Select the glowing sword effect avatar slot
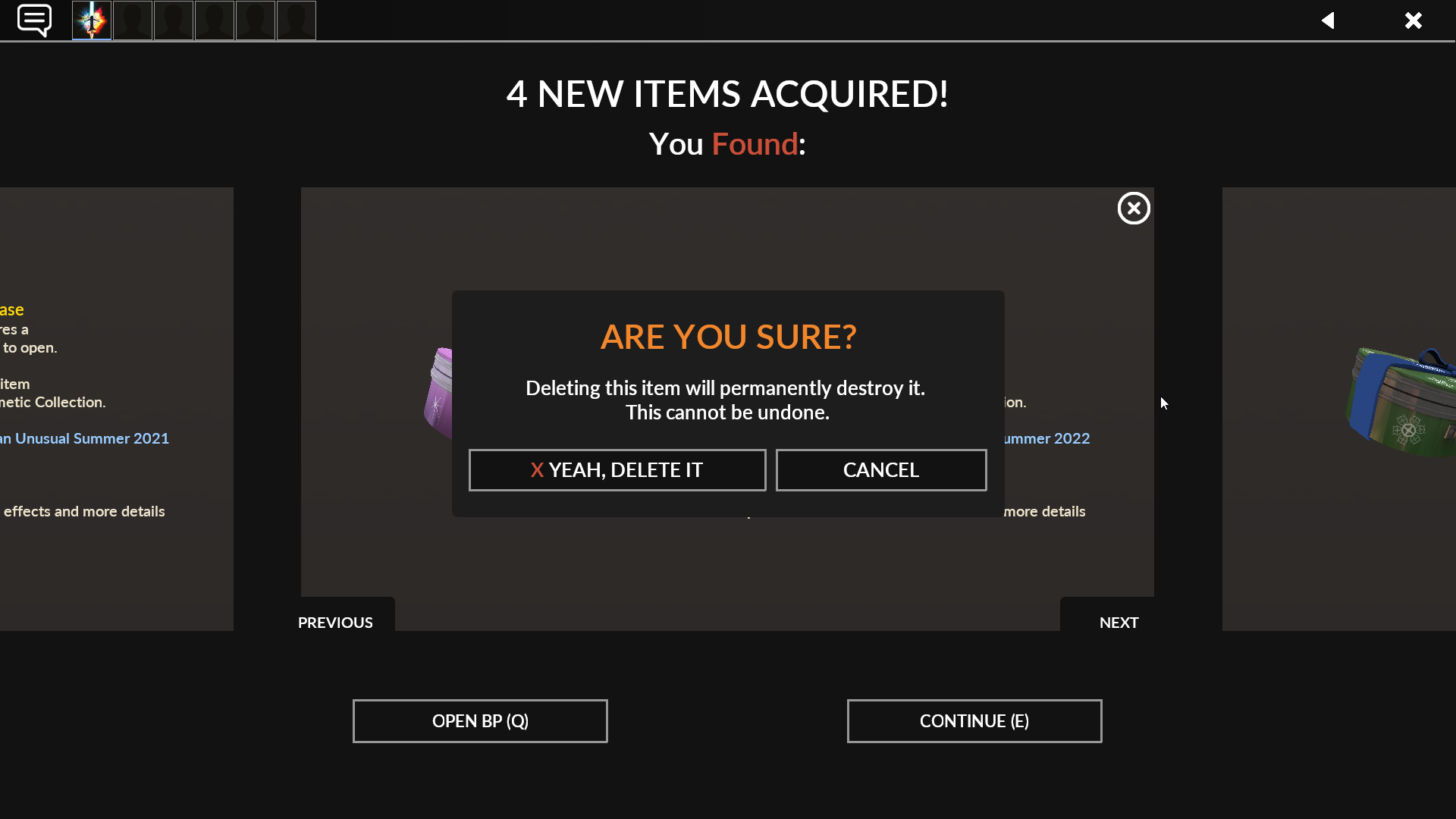The height and width of the screenshot is (819, 1456). coord(91,20)
